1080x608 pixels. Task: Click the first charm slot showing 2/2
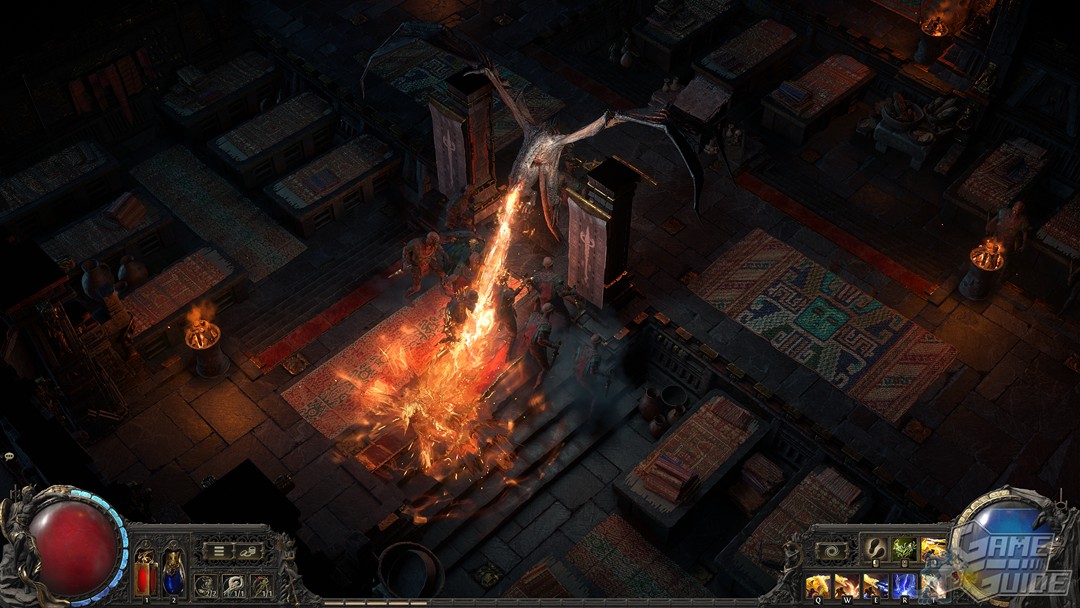[206, 585]
